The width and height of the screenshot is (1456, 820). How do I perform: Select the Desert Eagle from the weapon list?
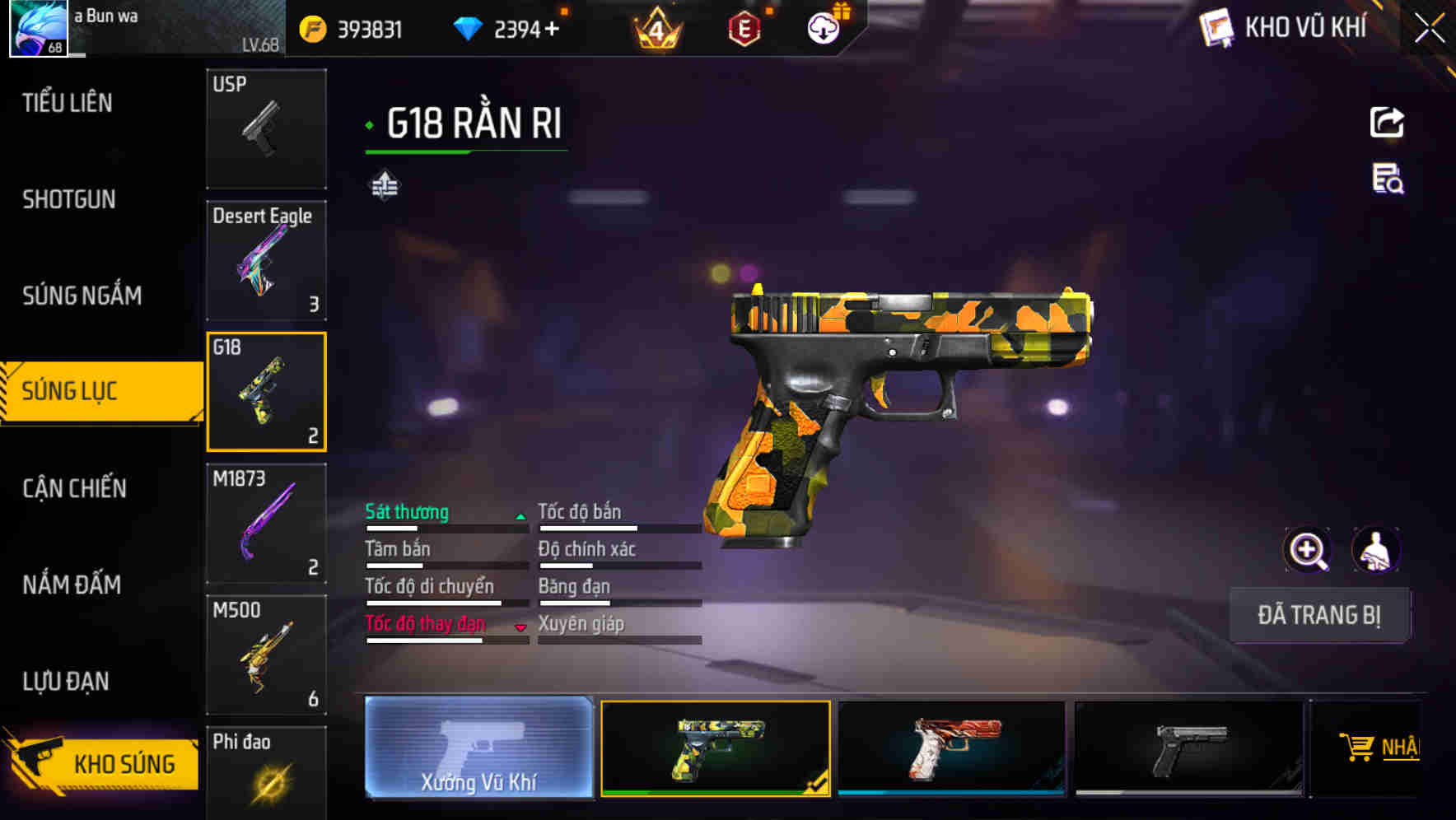point(266,259)
